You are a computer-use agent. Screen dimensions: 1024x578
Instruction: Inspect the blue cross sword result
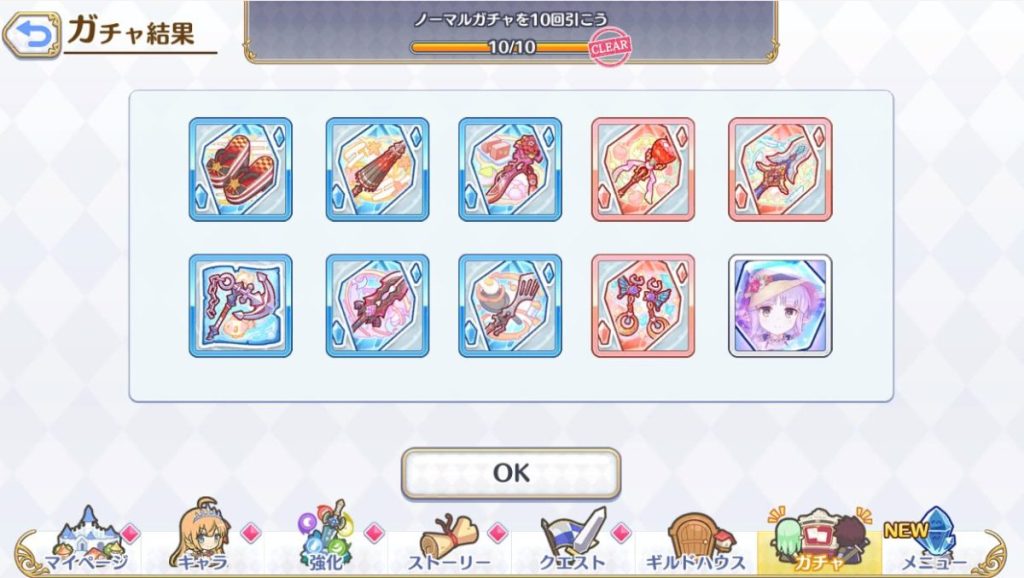click(780, 169)
